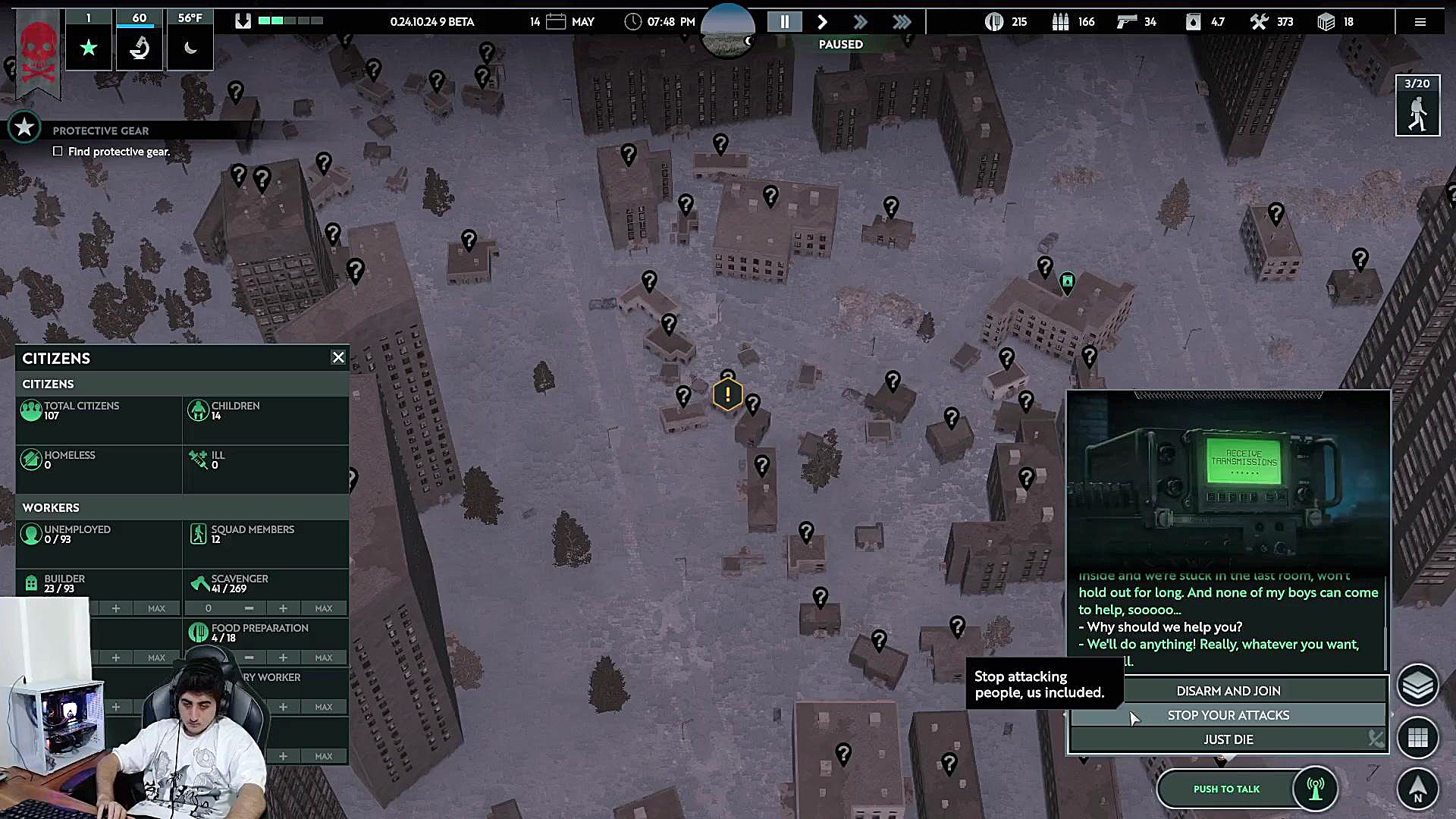
Task: Open the star reputation panel
Action: (89, 48)
